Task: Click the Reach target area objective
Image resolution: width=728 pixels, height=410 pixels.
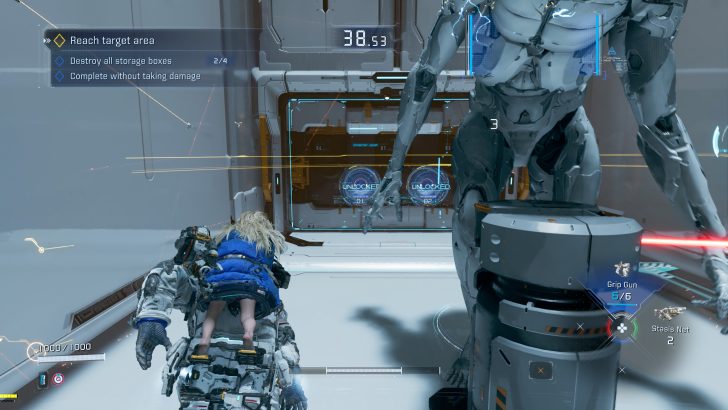Action: (x=110, y=40)
